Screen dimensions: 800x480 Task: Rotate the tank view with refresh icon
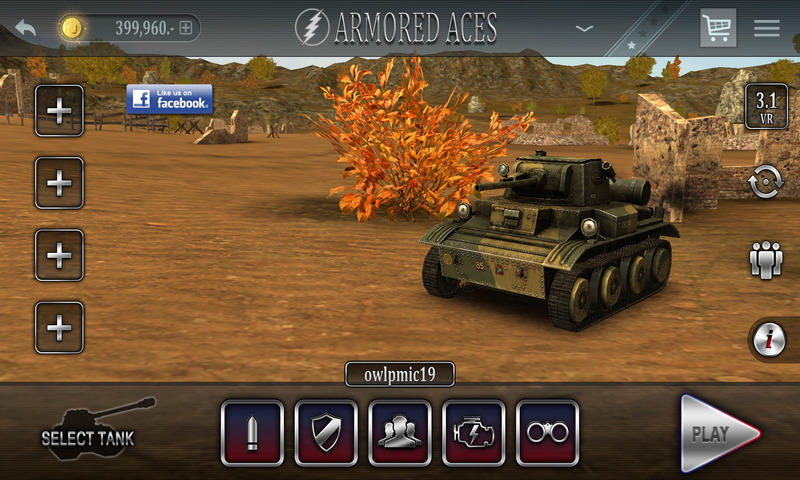pyautogui.click(x=766, y=183)
